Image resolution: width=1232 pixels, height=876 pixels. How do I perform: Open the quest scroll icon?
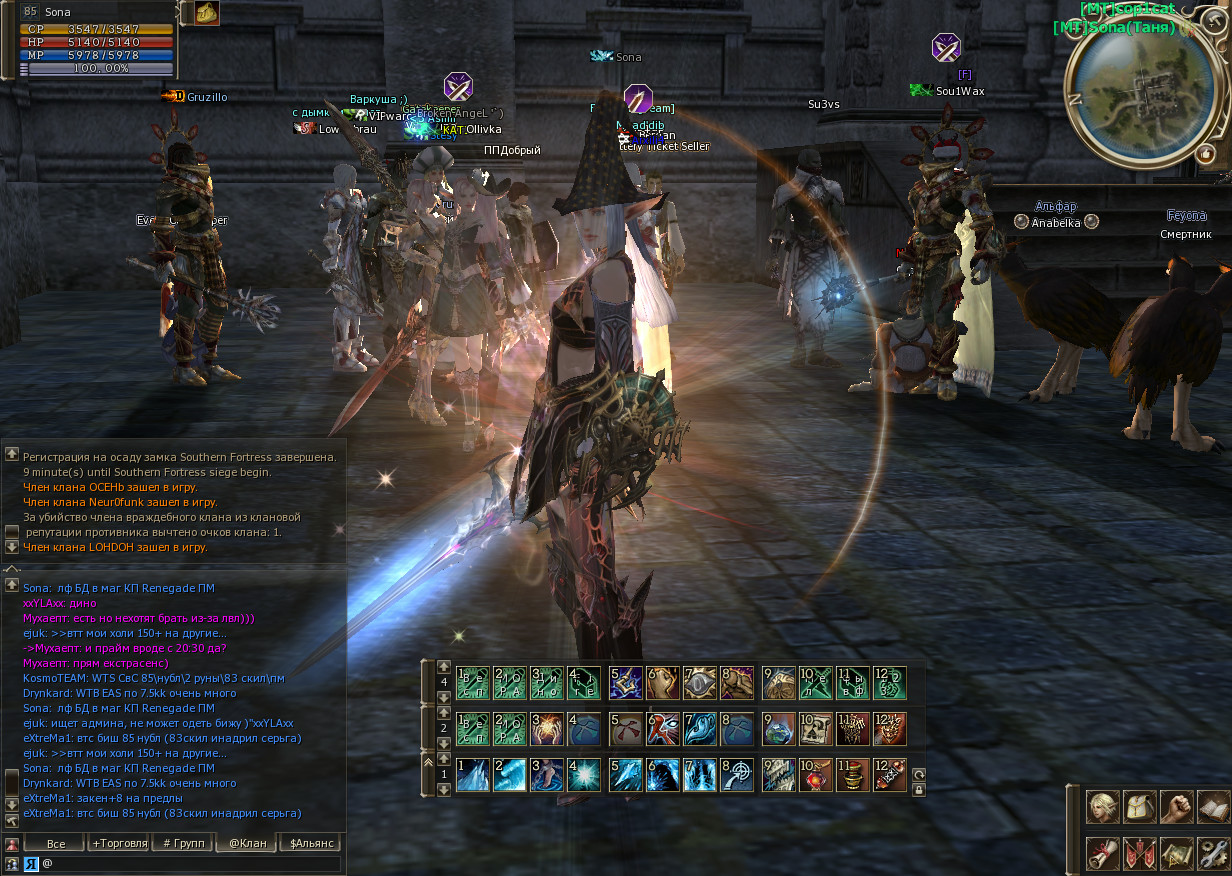coord(1102,853)
